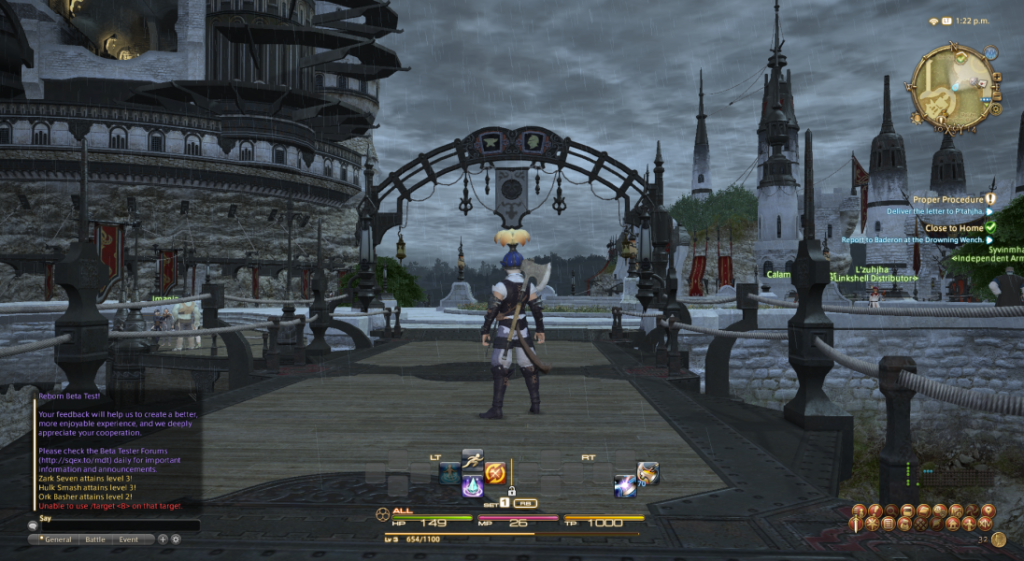Open the circular minimap
1024x561 pixels.
coord(950,89)
